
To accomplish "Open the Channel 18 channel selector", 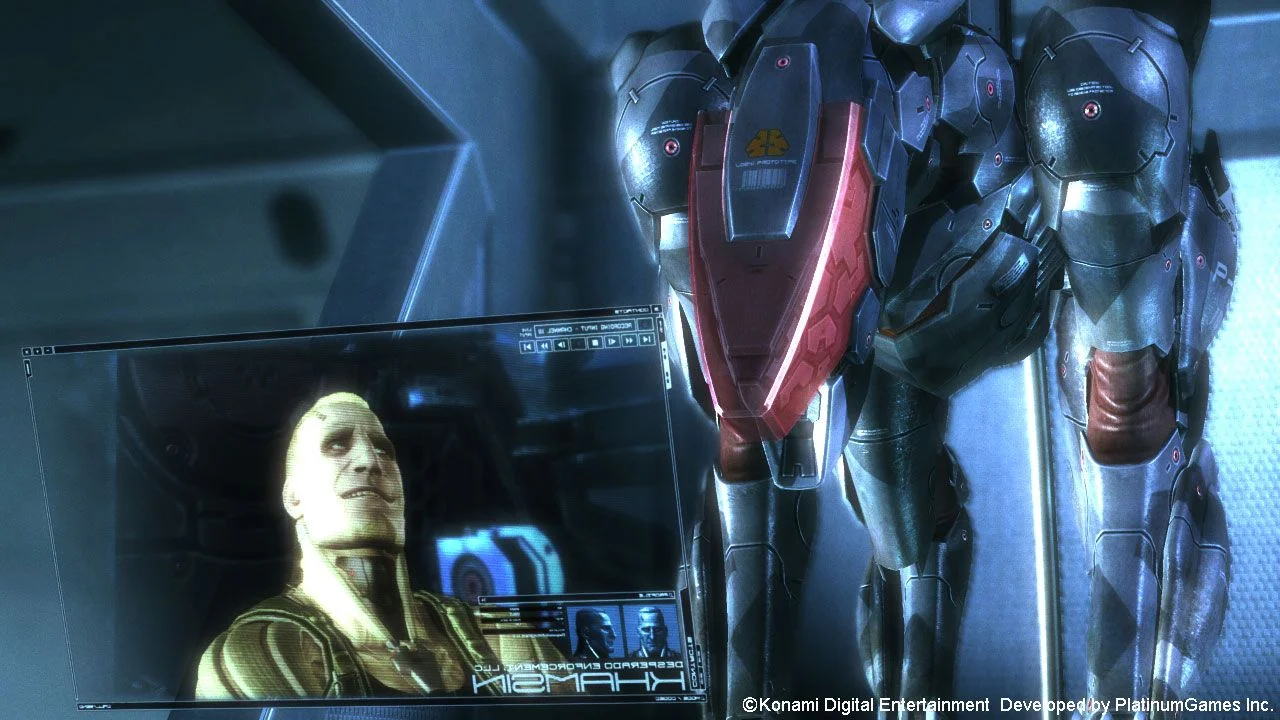I will click(558, 330).
